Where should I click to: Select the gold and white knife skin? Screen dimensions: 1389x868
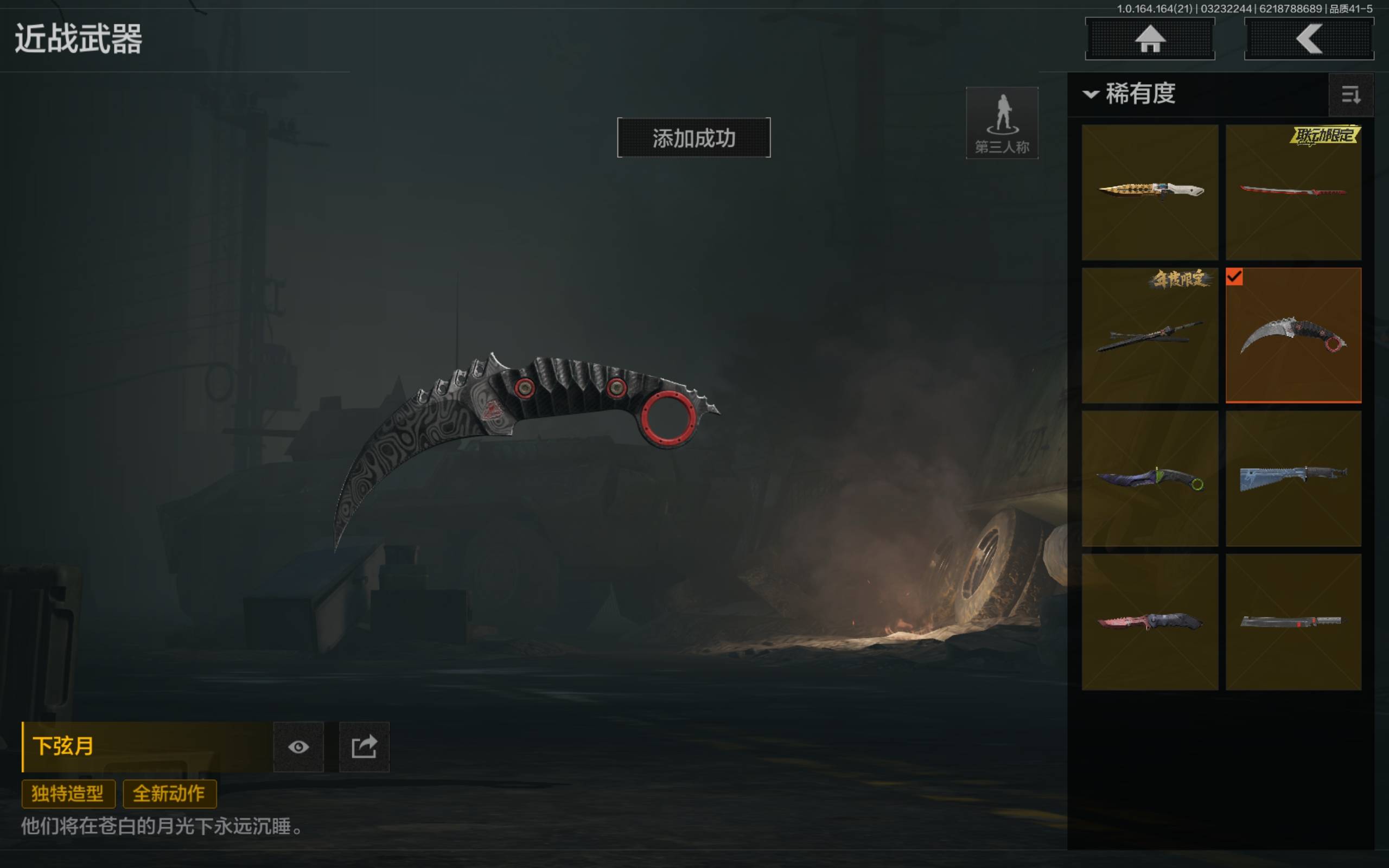tap(1150, 192)
